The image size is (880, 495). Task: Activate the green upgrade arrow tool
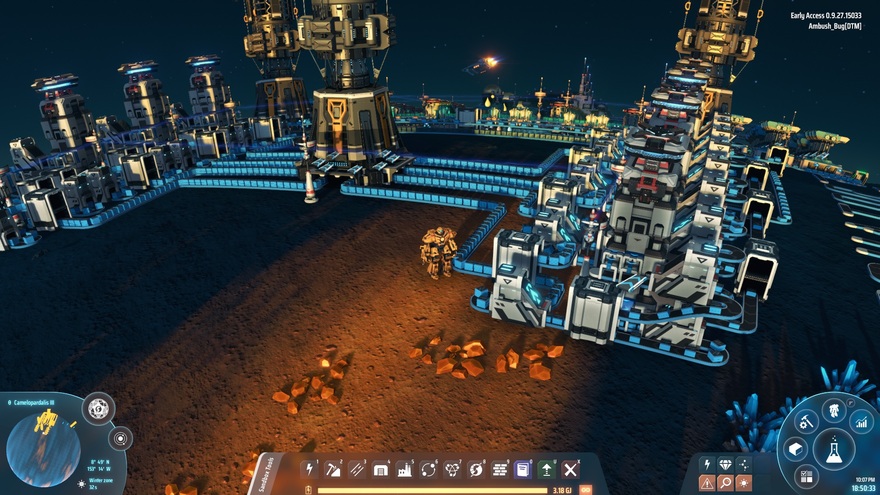click(547, 469)
